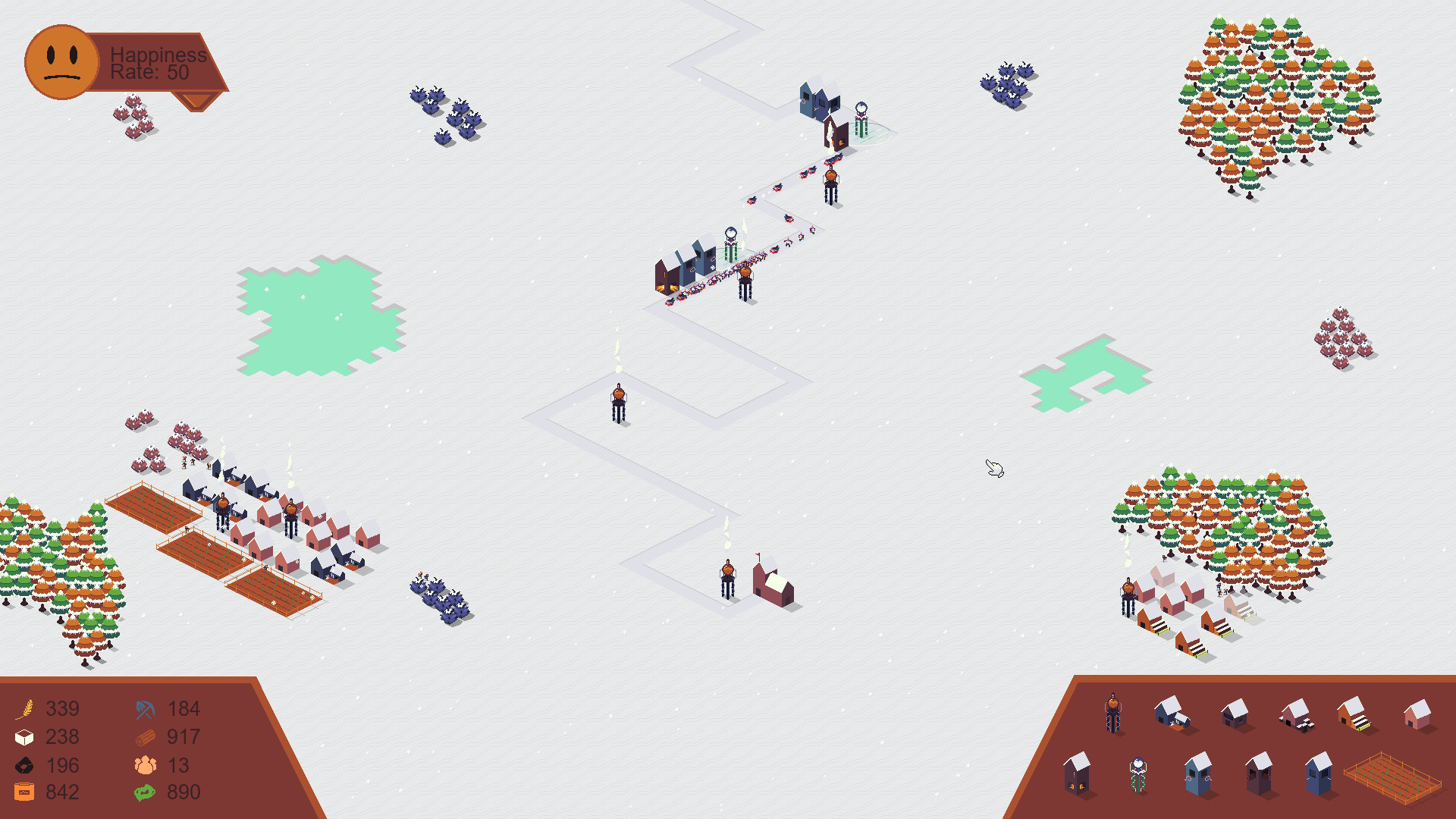Click the orange crate resource icon showing 842
The height and width of the screenshot is (819, 1456).
[x=25, y=792]
